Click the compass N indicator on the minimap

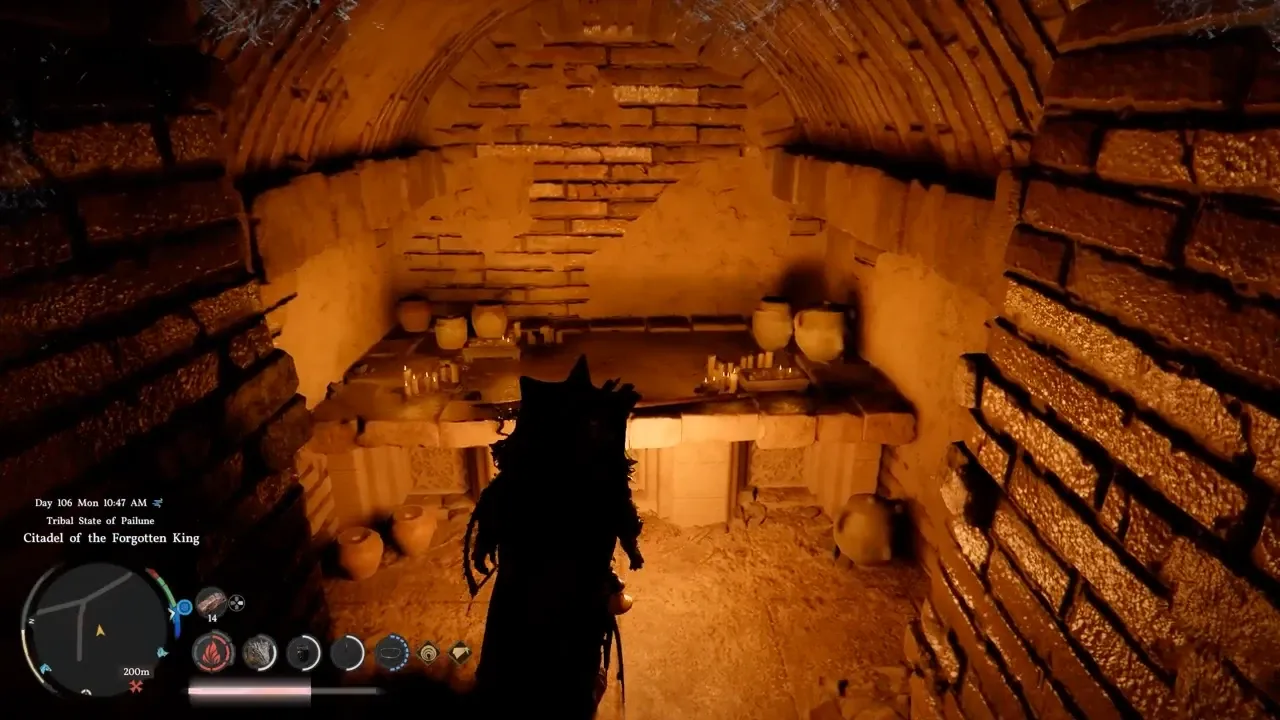point(31,619)
